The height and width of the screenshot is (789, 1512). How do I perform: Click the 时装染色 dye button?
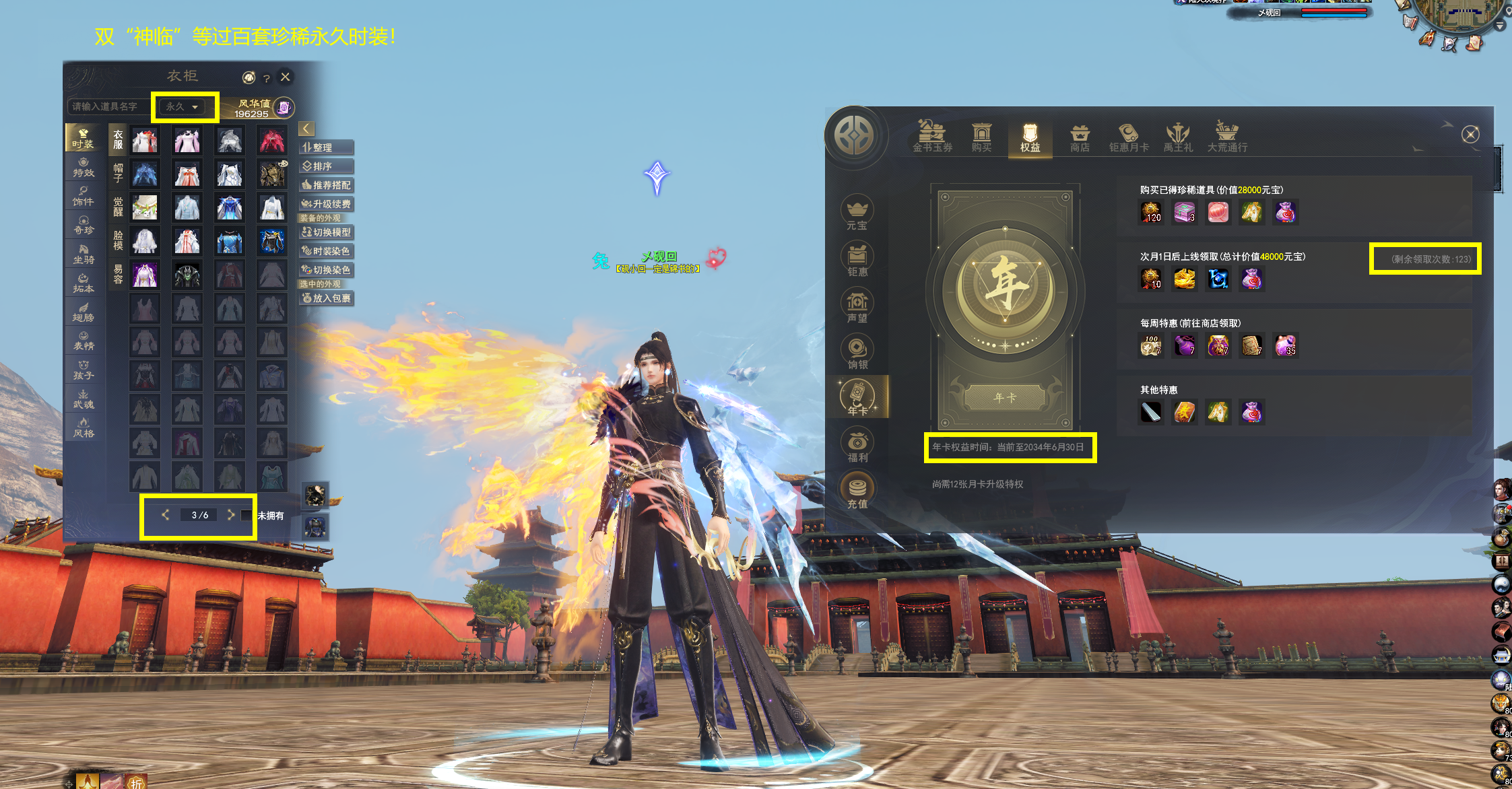click(x=326, y=251)
